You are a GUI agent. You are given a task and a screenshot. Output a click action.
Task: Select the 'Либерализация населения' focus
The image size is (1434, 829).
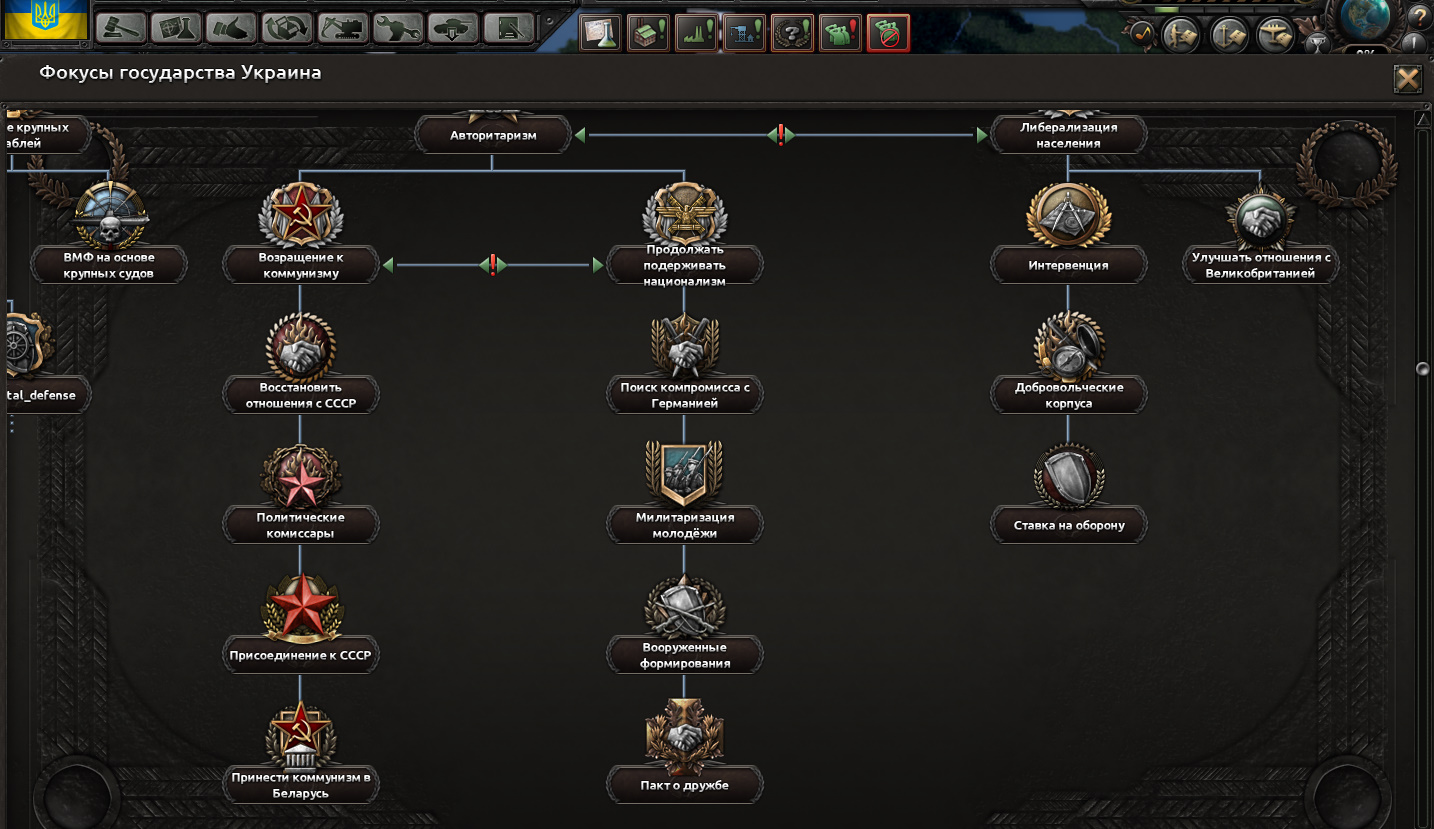tap(1066, 133)
